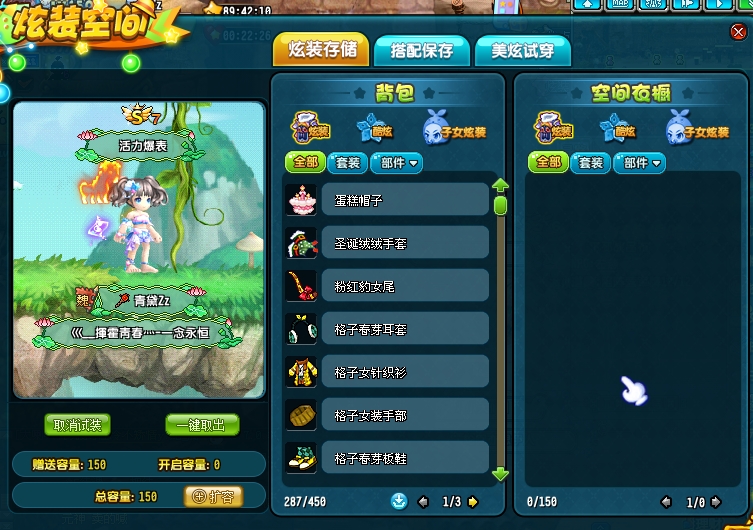Select the 蛋糕帽子 item row
The image size is (753, 530).
point(404,200)
